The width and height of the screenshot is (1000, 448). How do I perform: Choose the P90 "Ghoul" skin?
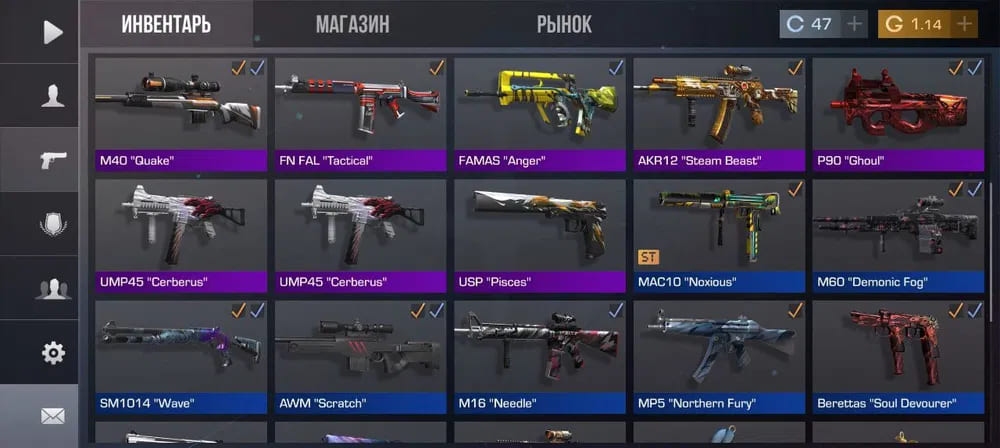[898, 113]
